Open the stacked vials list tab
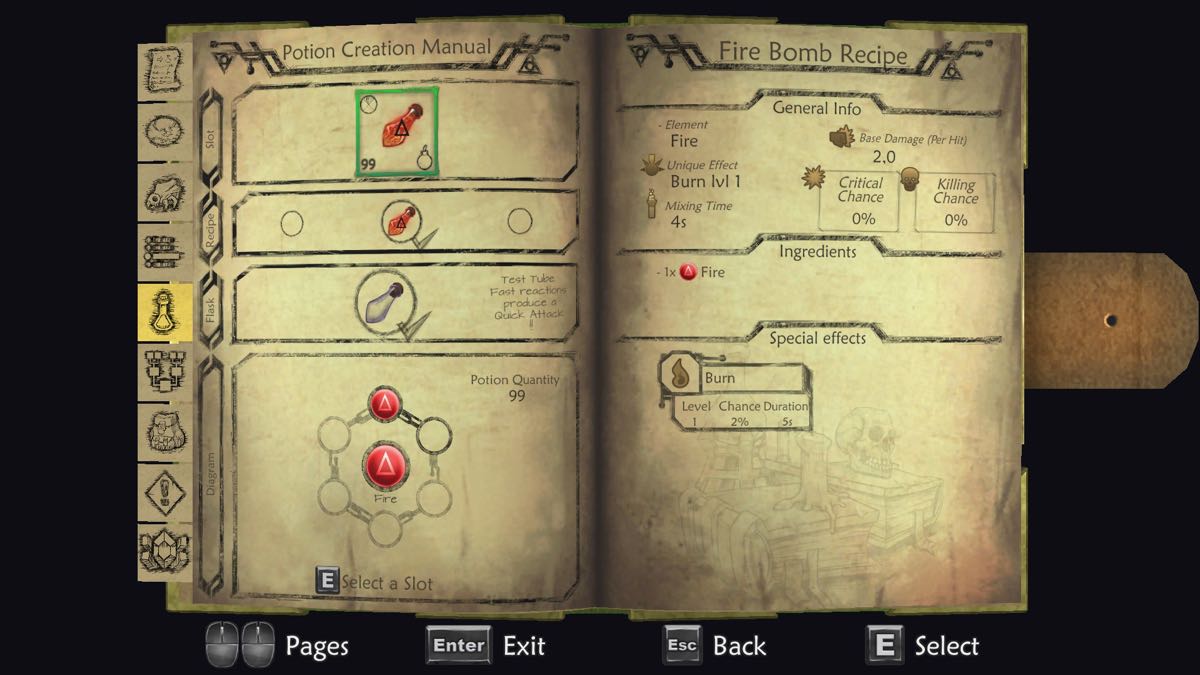This screenshot has height=675, width=1200. tap(164, 252)
